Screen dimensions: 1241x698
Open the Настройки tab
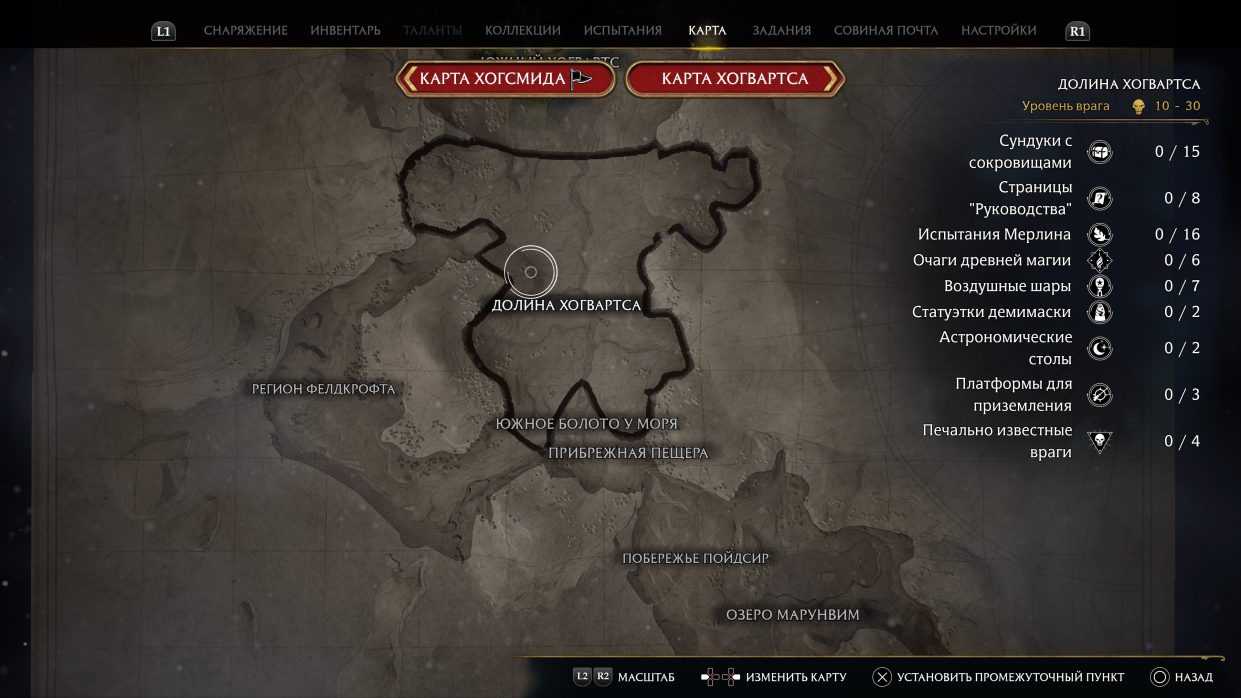tap(998, 31)
